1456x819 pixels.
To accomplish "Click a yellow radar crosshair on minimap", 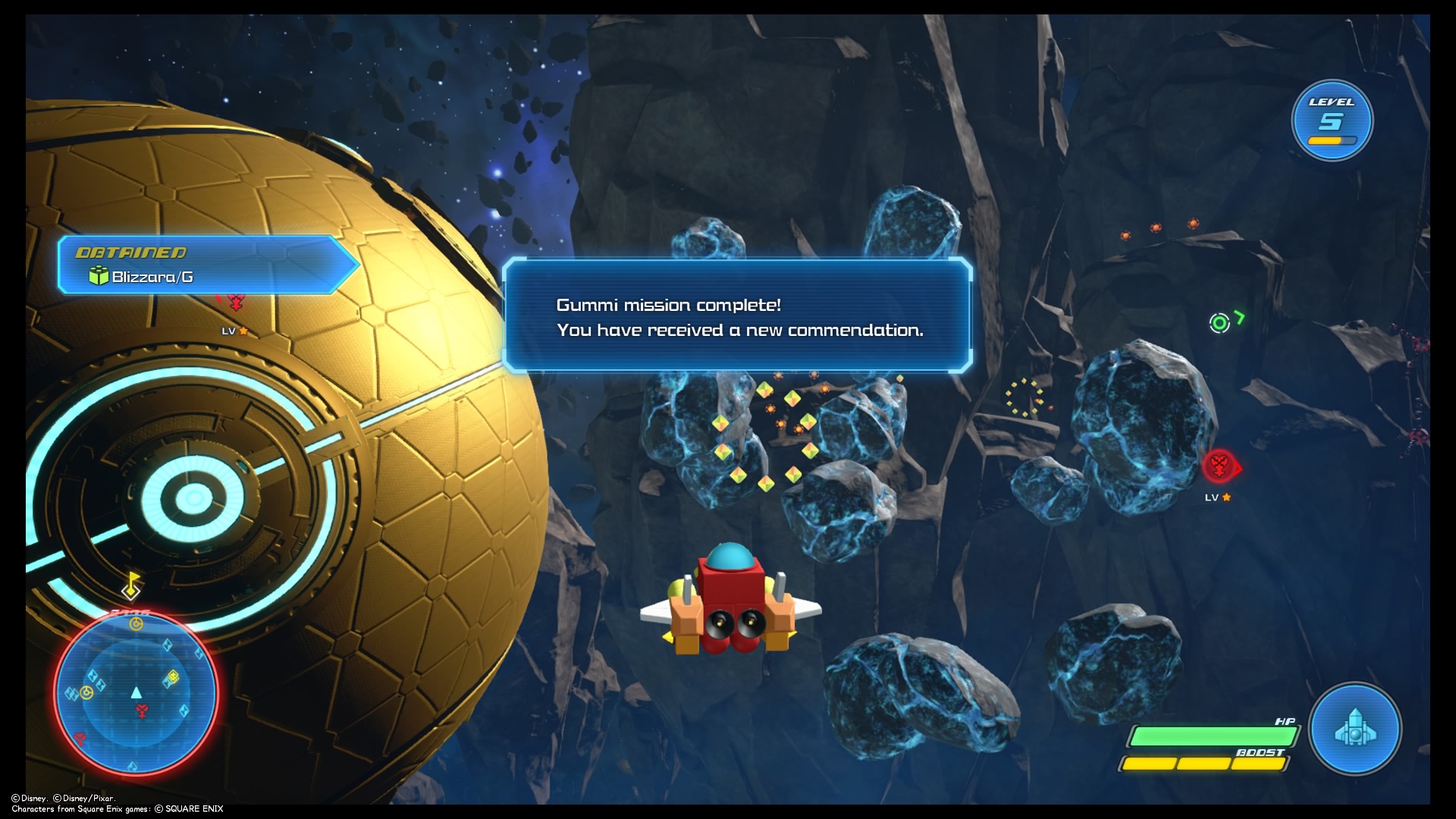I will click(136, 623).
